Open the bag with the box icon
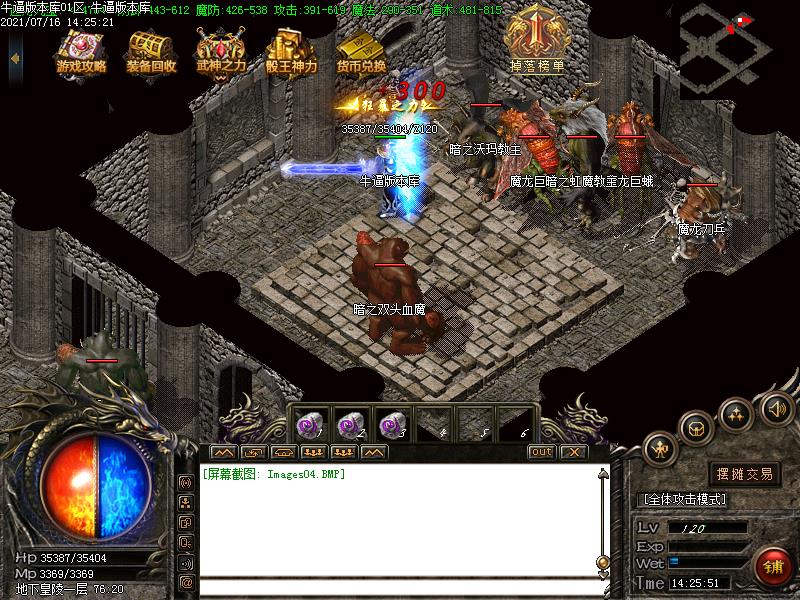This screenshot has width=800, height=600. [695, 427]
